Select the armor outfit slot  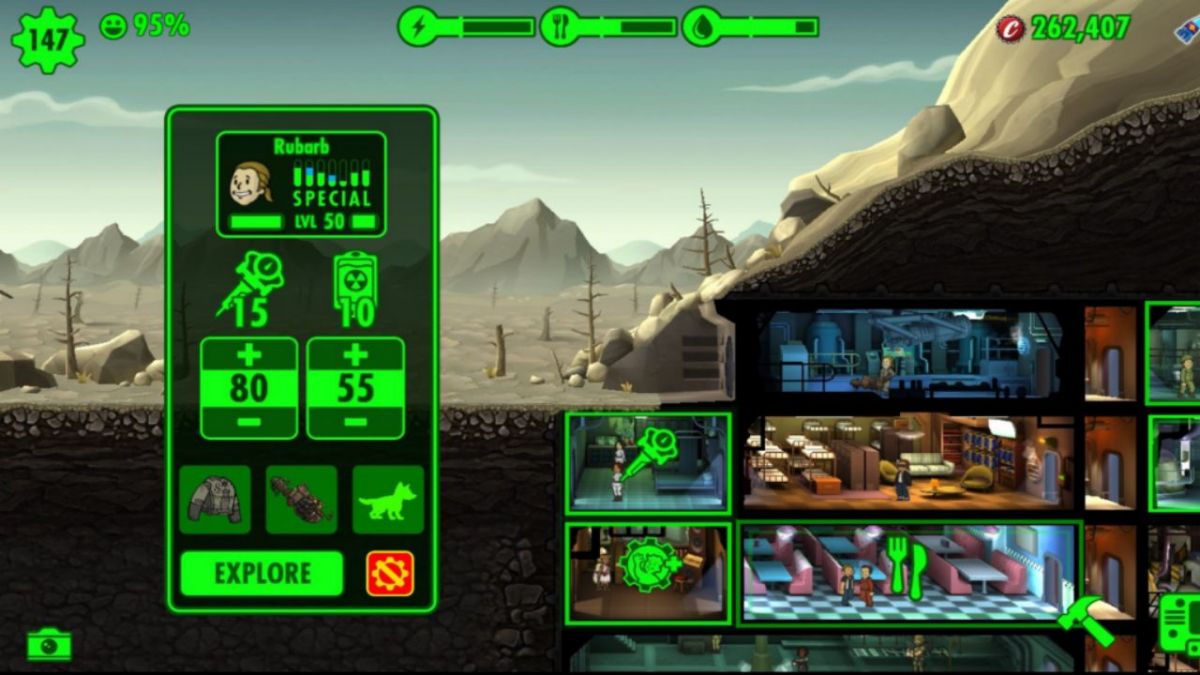(x=215, y=499)
